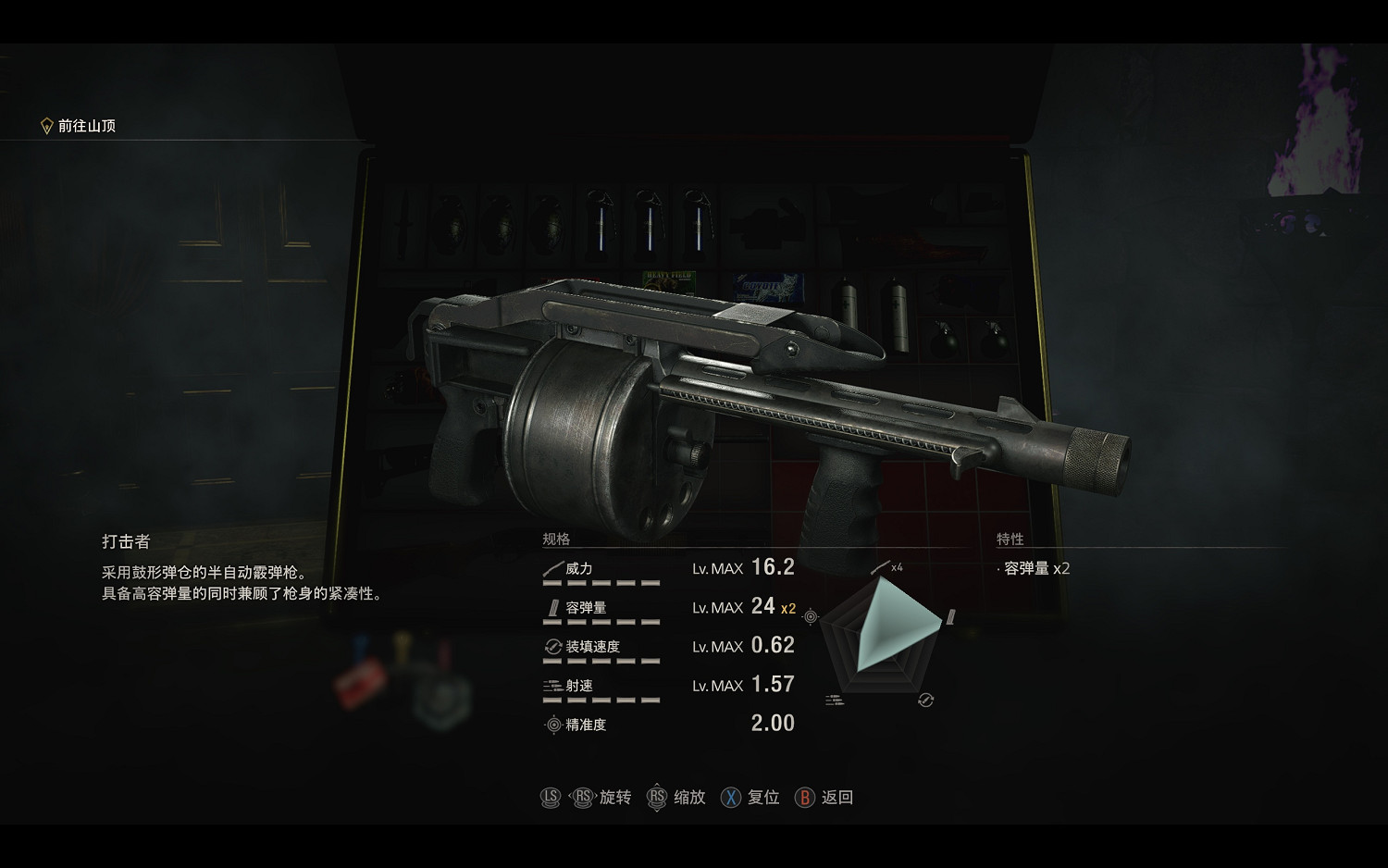Click the RS 缩放 zoom prompt icon
Image resolution: width=1388 pixels, height=868 pixels.
657,797
